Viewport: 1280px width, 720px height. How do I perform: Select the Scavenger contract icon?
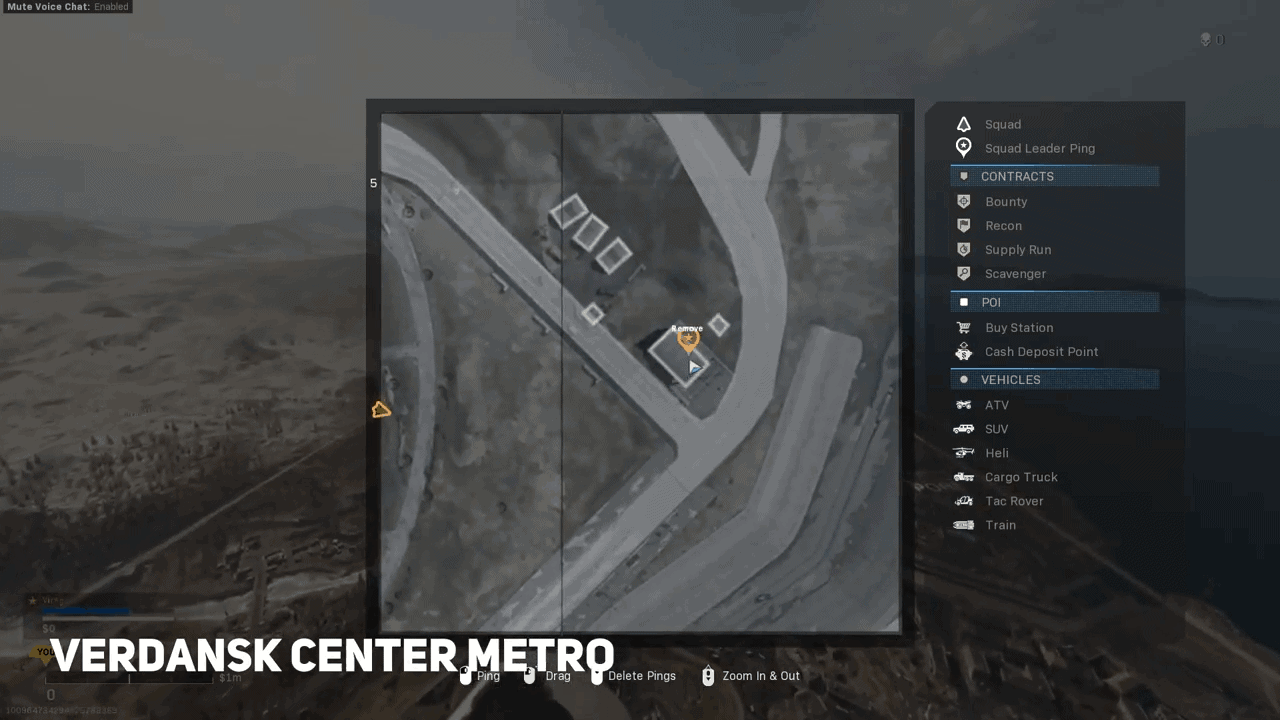point(963,273)
